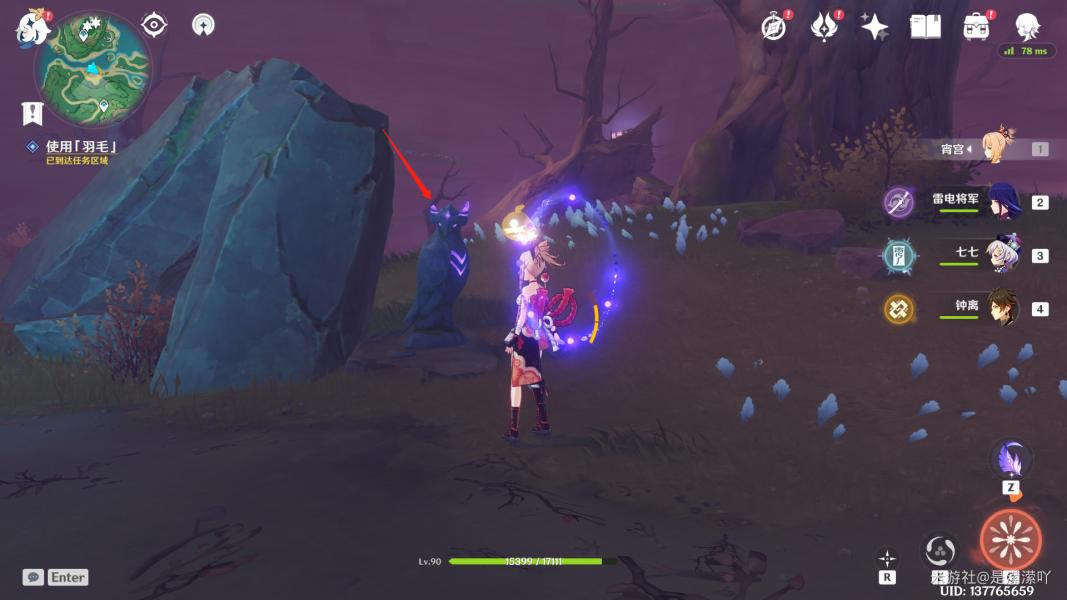Click the signal-arc icon beside the eye icon

pos(203,25)
